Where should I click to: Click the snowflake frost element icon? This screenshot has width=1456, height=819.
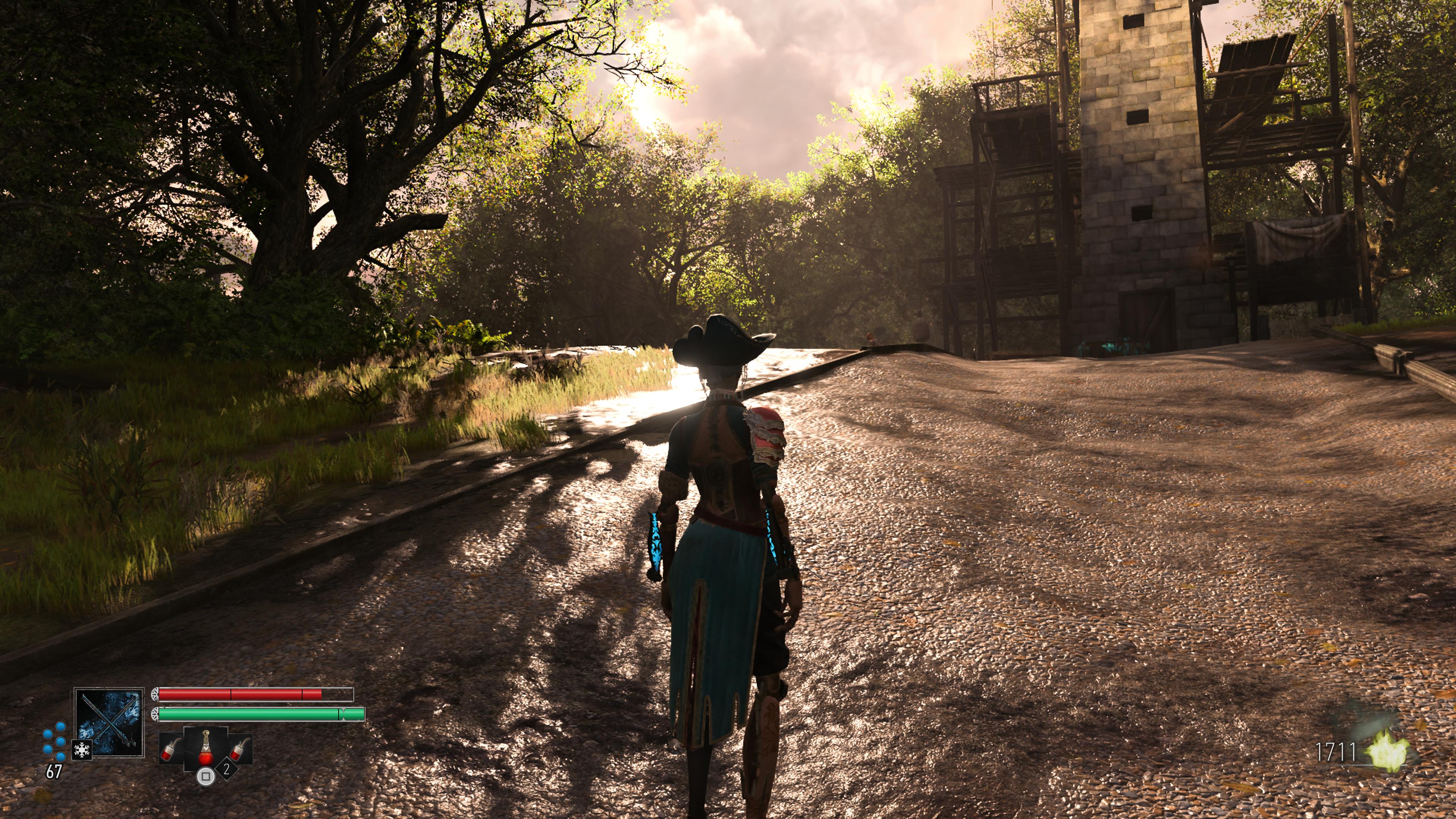[x=82, y=750]
